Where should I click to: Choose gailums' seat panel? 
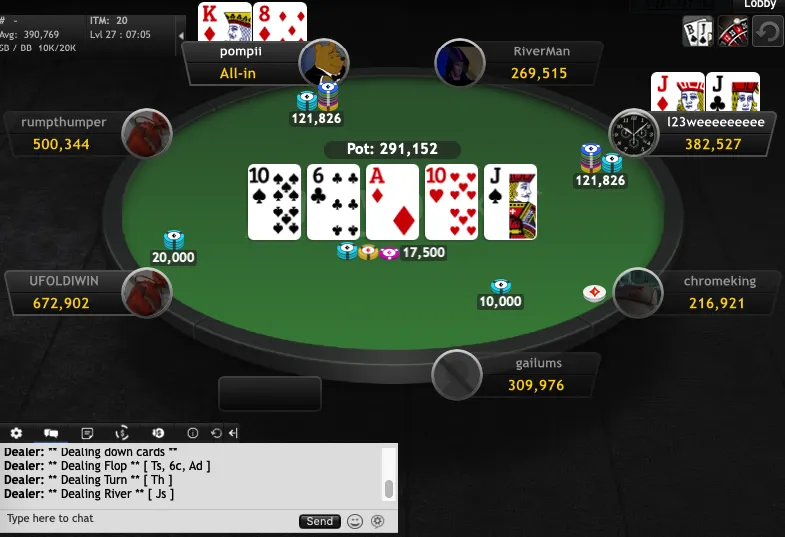pyautogui.click(x=528, y=375)
